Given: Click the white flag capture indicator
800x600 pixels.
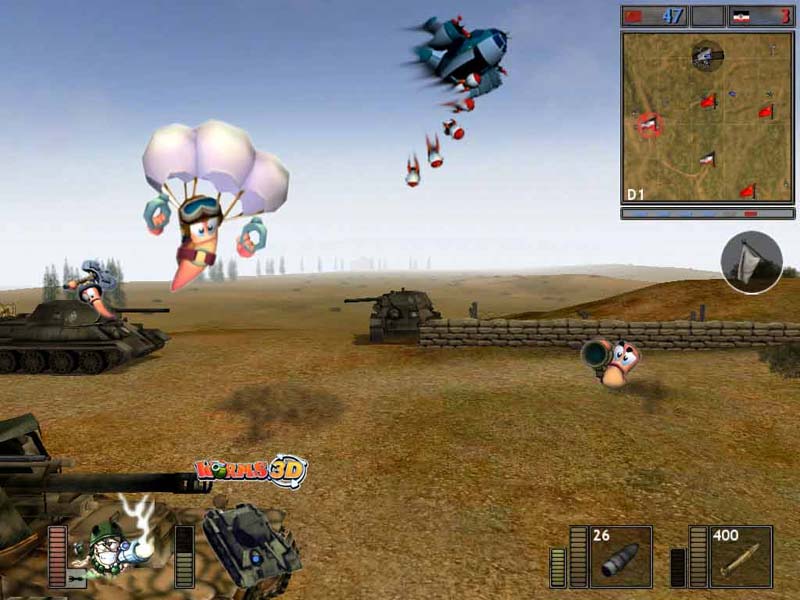Looking at the screenshot, I should coord(751,262).
